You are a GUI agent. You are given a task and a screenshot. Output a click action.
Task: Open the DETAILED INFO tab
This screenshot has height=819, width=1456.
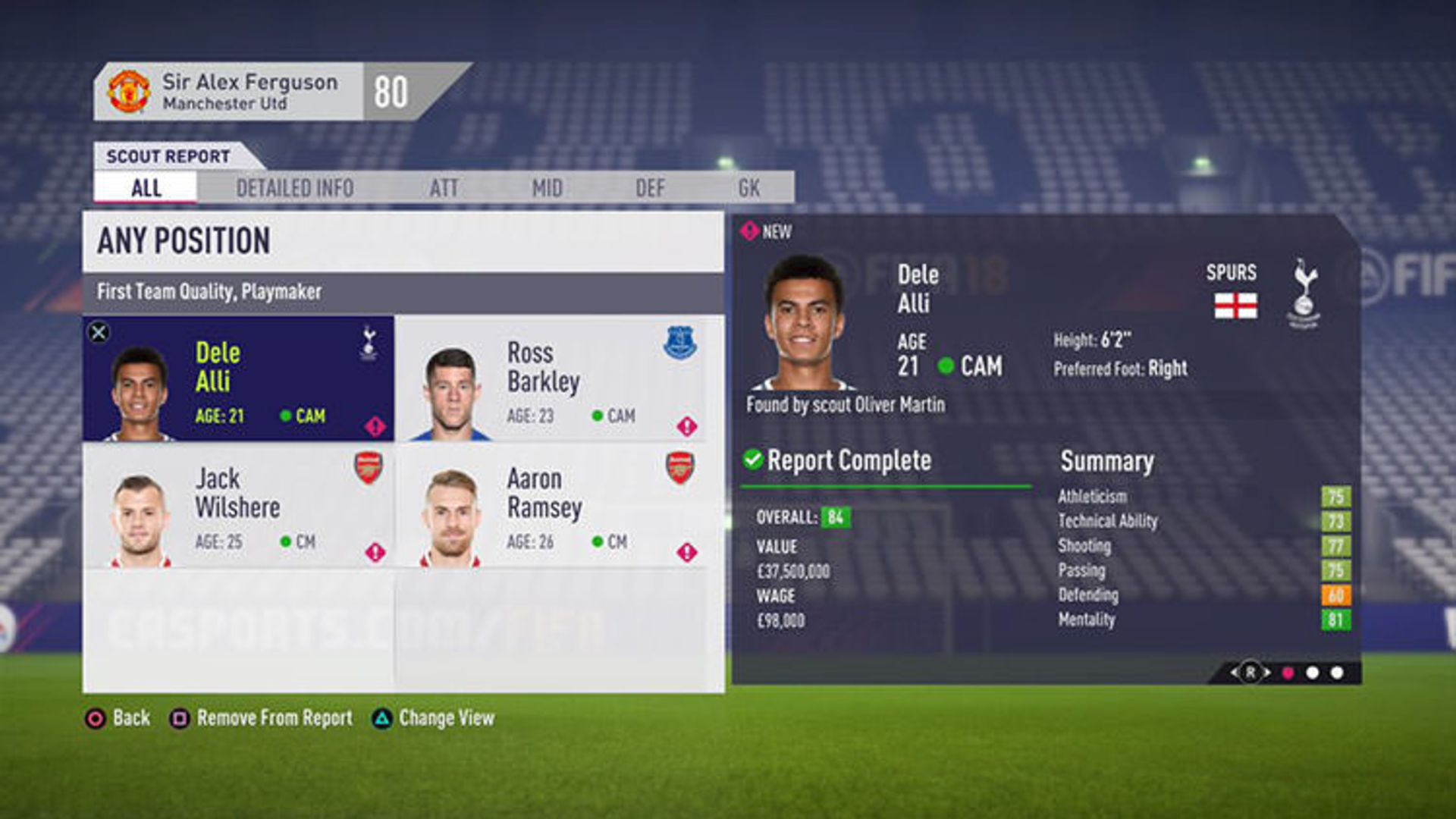click(294, 188)
